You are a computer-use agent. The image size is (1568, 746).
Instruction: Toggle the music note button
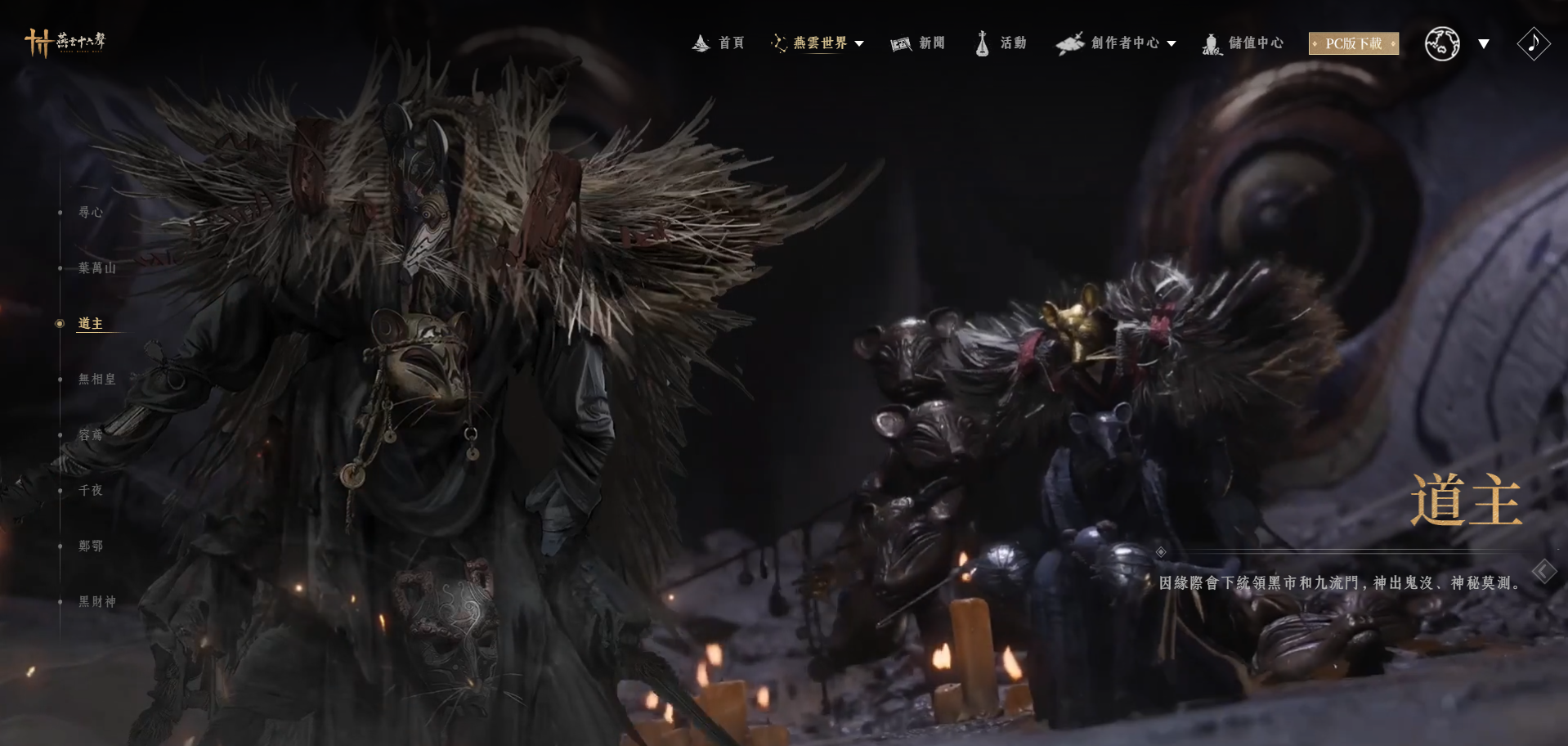coord(1533,43)
